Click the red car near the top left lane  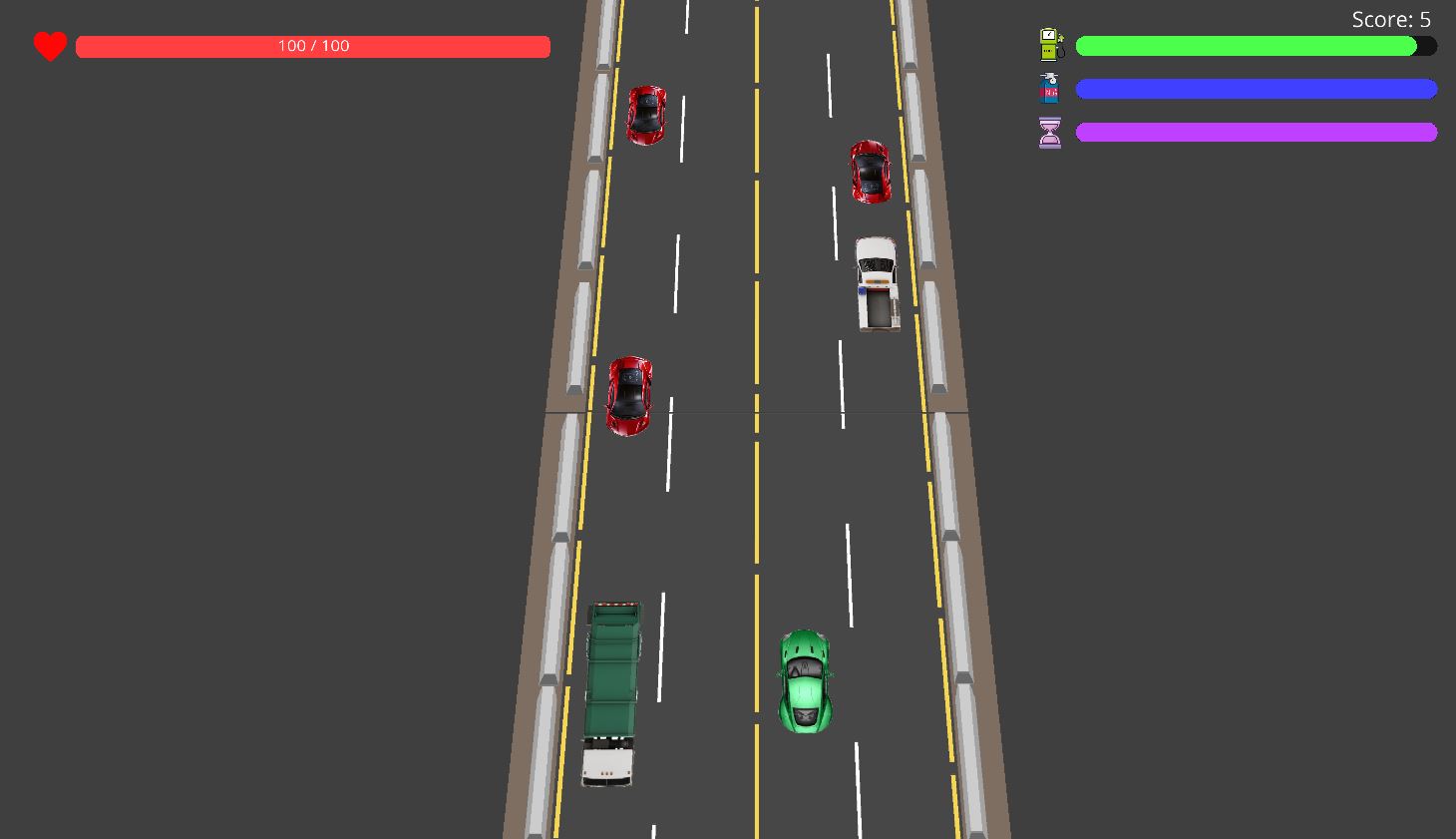coord(646,115)
